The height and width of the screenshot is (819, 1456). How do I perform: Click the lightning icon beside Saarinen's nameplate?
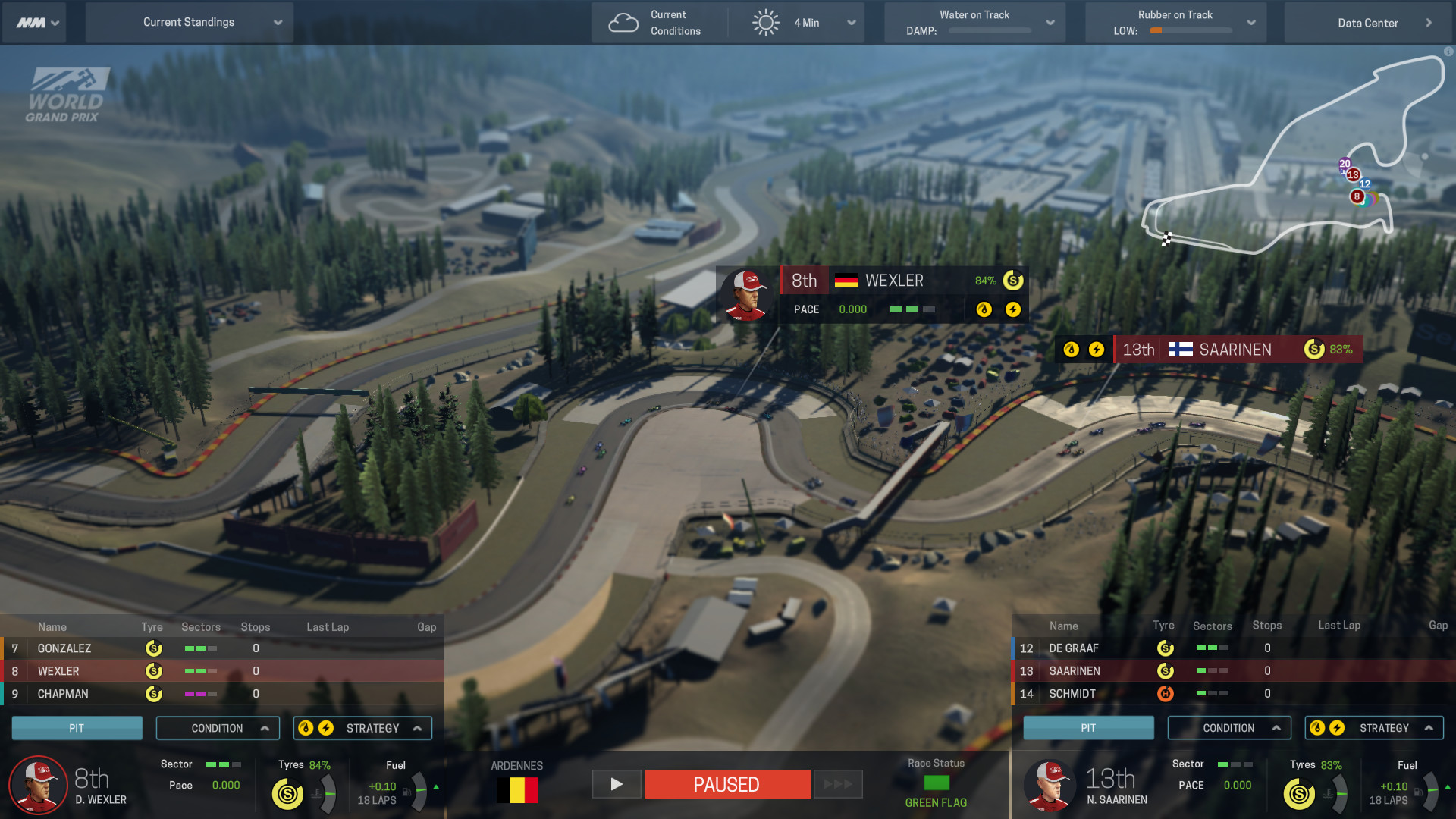[1097, 350]
